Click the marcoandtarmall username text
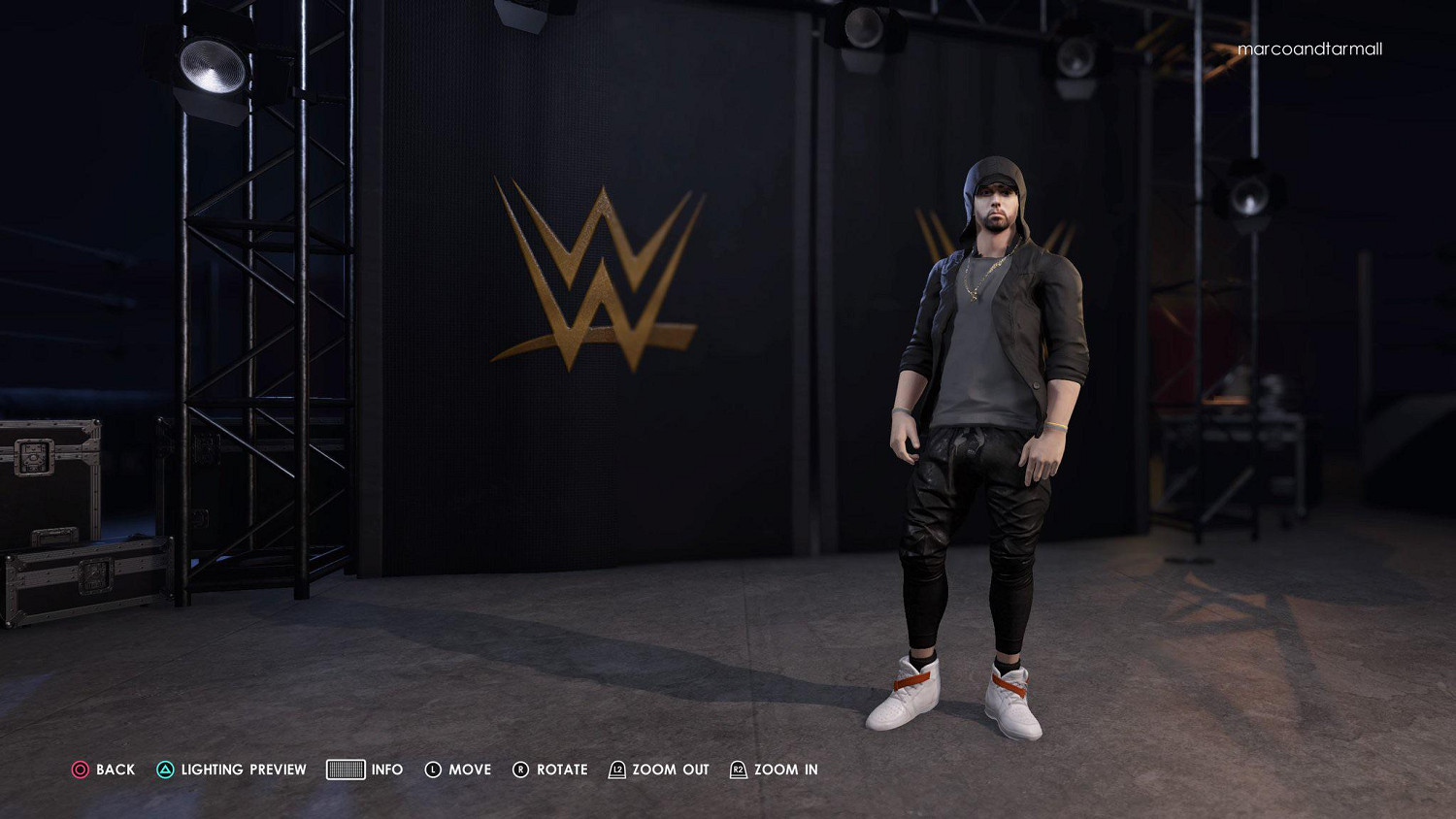 pyautogui.click(x=1312, y=49)
